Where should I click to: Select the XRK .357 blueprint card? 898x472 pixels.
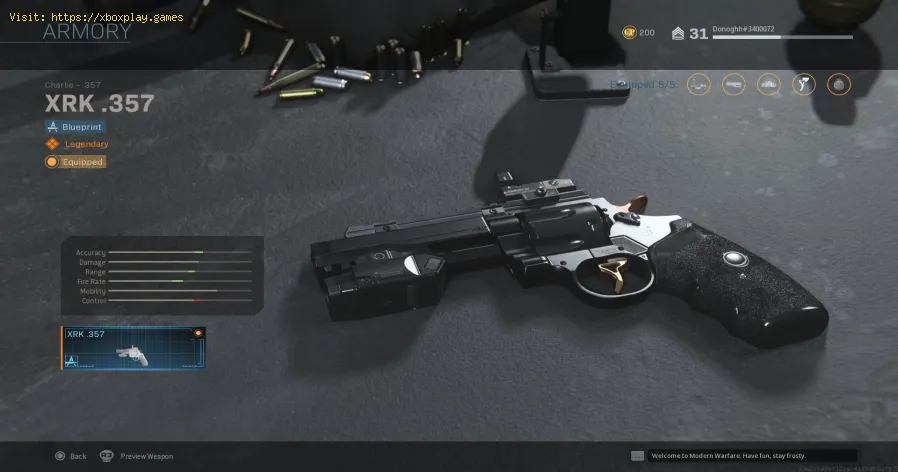pos(133,348)
